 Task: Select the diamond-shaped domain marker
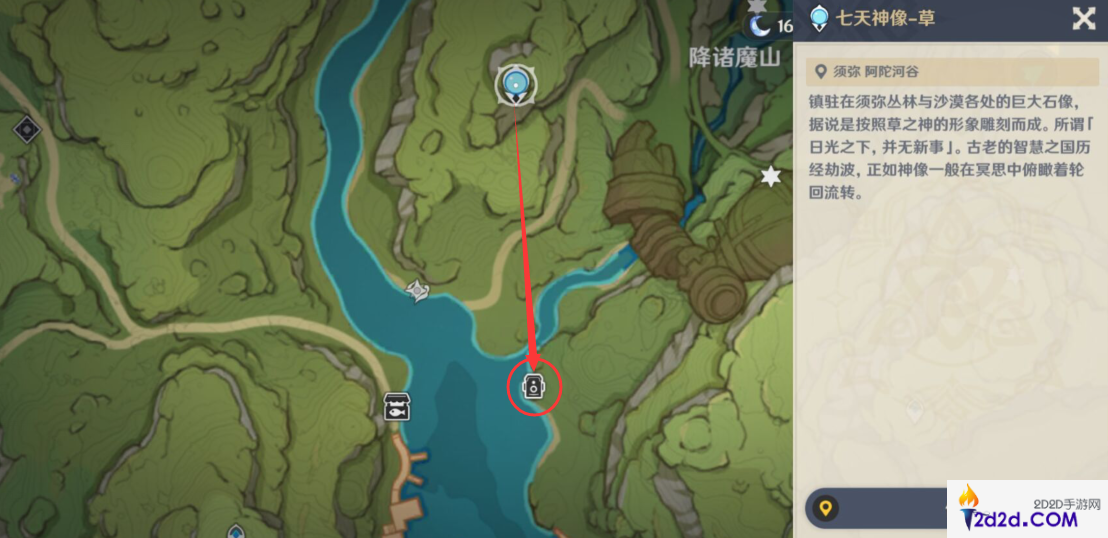coord(26,129)
